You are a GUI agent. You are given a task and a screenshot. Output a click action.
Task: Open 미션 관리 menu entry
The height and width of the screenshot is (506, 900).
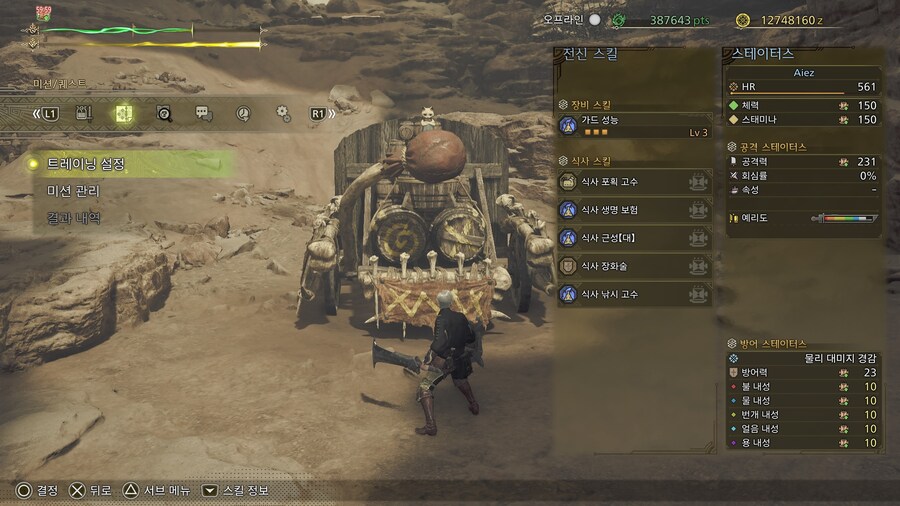click(74, 191)
